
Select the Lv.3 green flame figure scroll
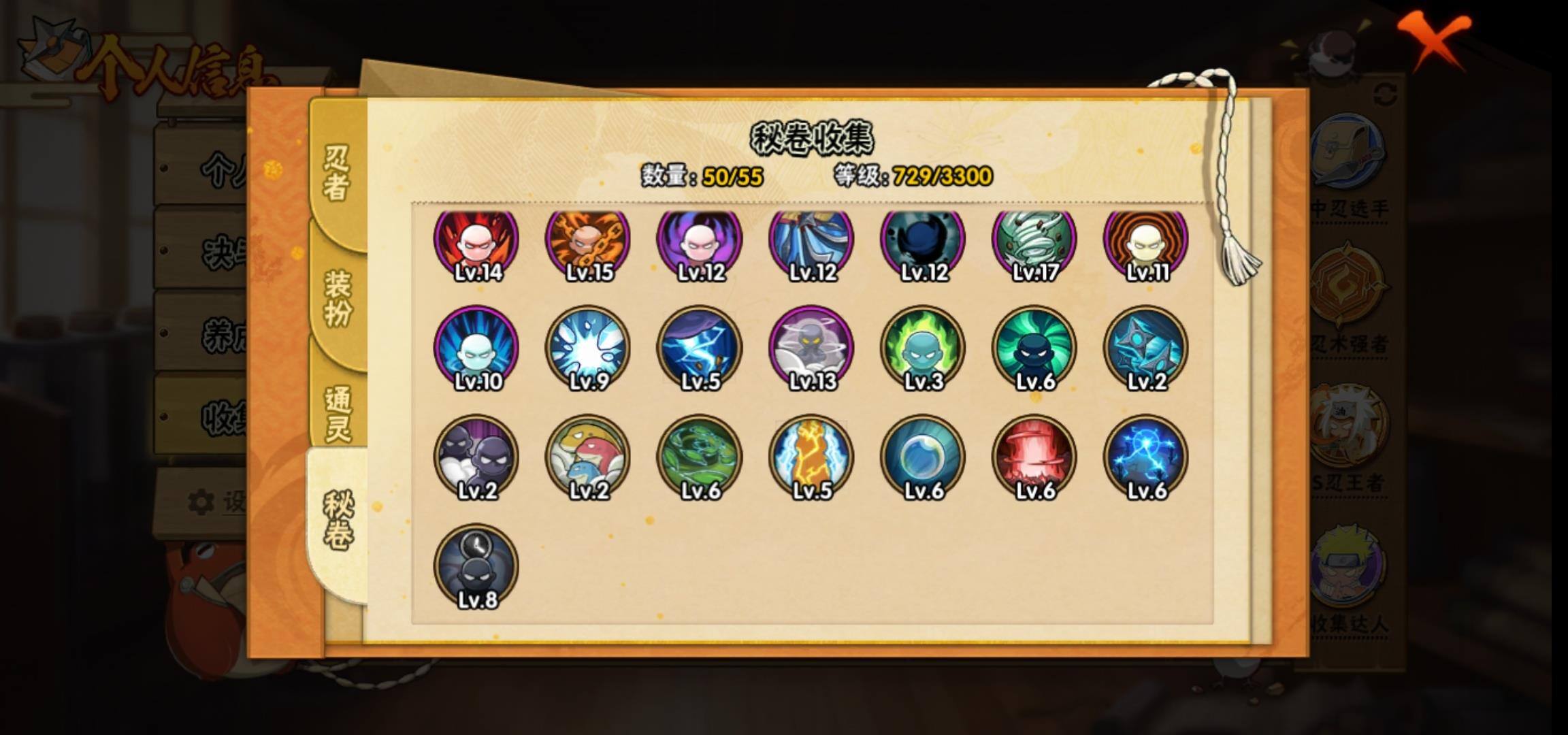coord(923,348)
